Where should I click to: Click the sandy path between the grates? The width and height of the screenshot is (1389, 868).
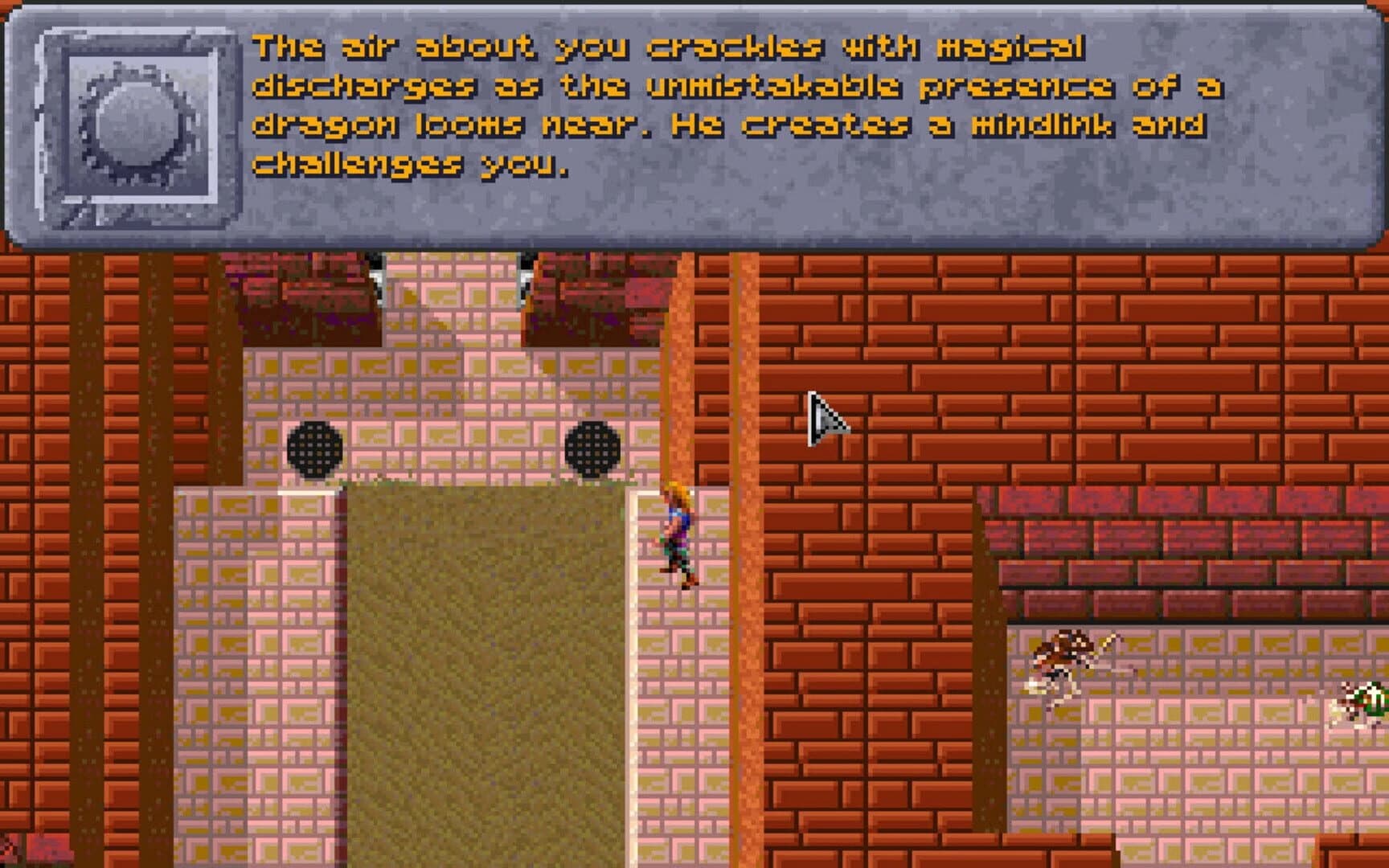pos(458,643)
